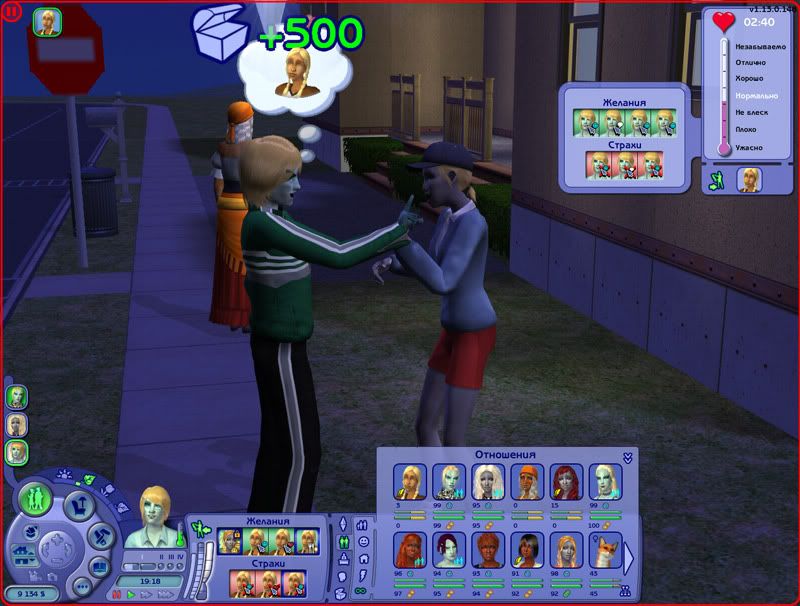Show next page of relationships
The height and width of the screenshot is (606, 800).
coord(628,556)
